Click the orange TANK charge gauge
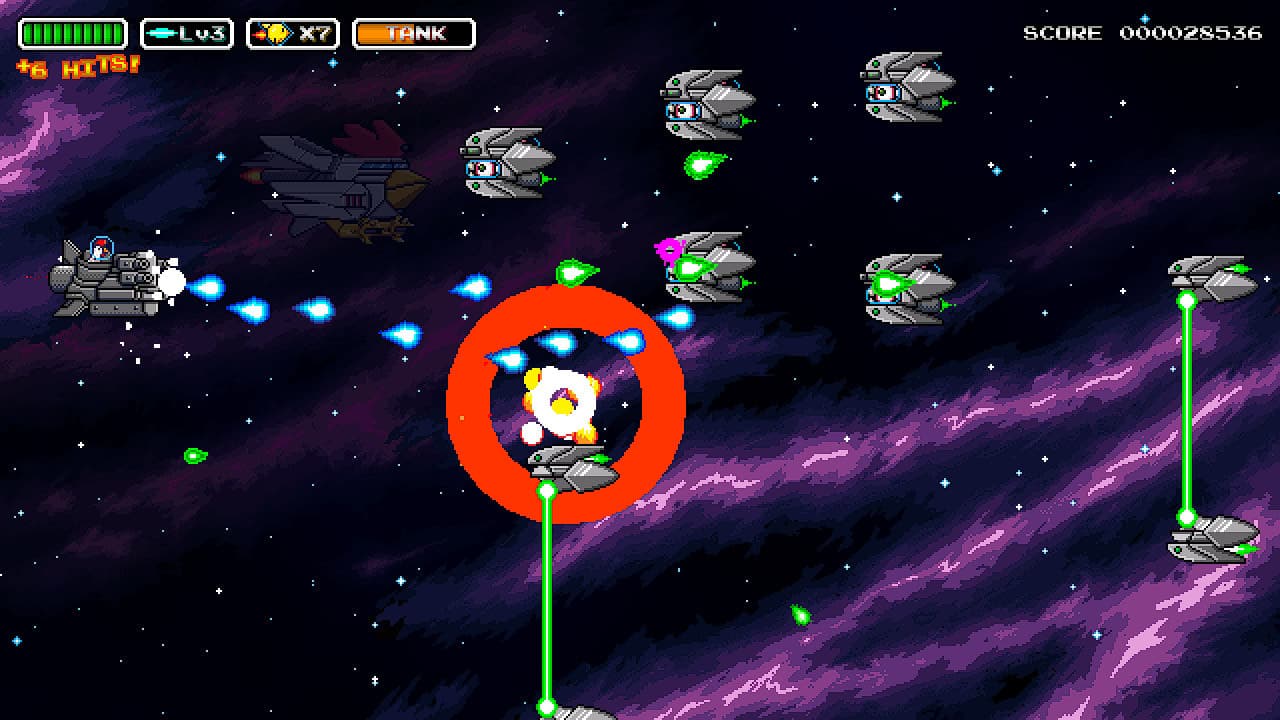The width and height of the screenshot is (1280, 720). [414, 33]
